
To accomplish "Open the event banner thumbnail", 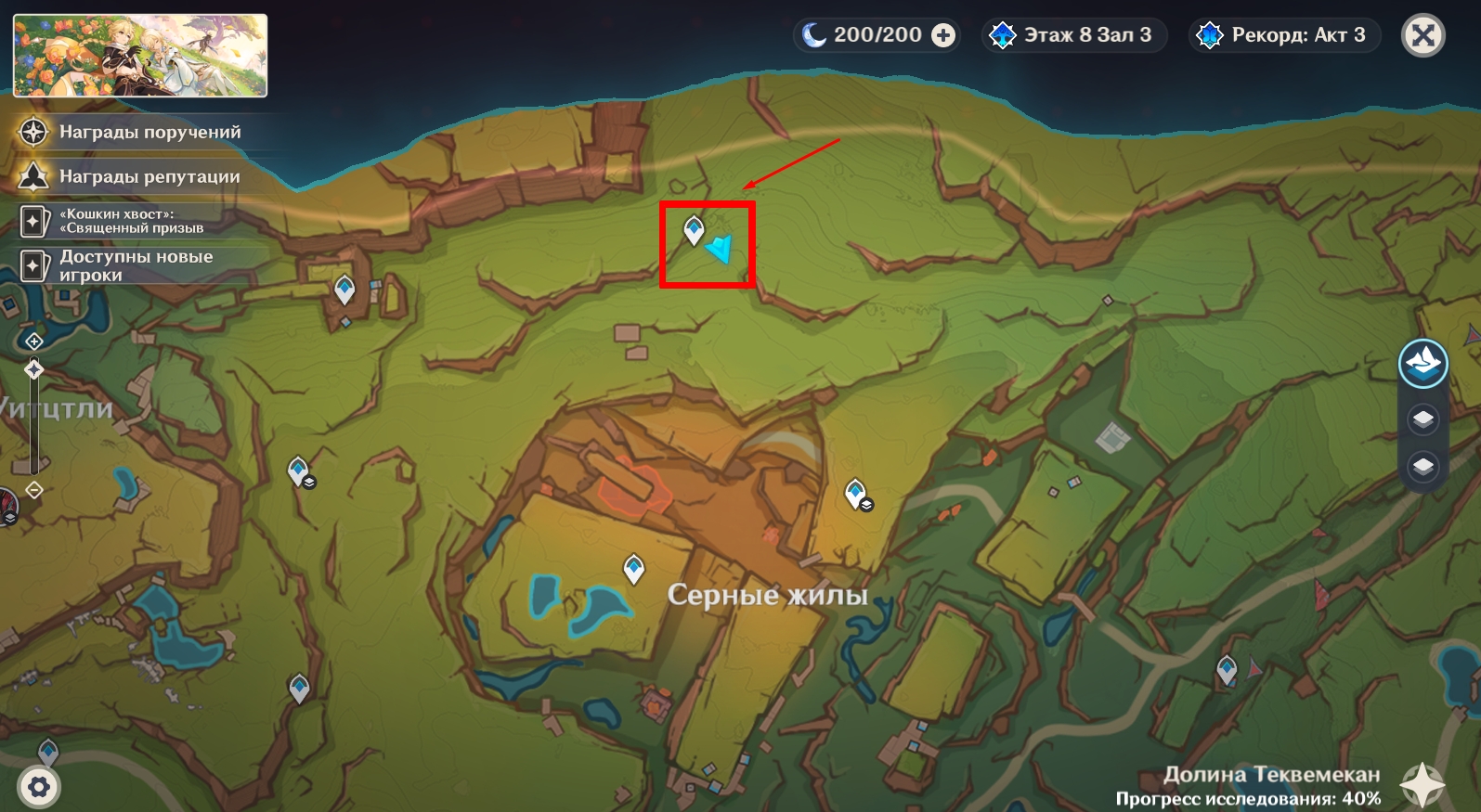I will pos(140,56).
